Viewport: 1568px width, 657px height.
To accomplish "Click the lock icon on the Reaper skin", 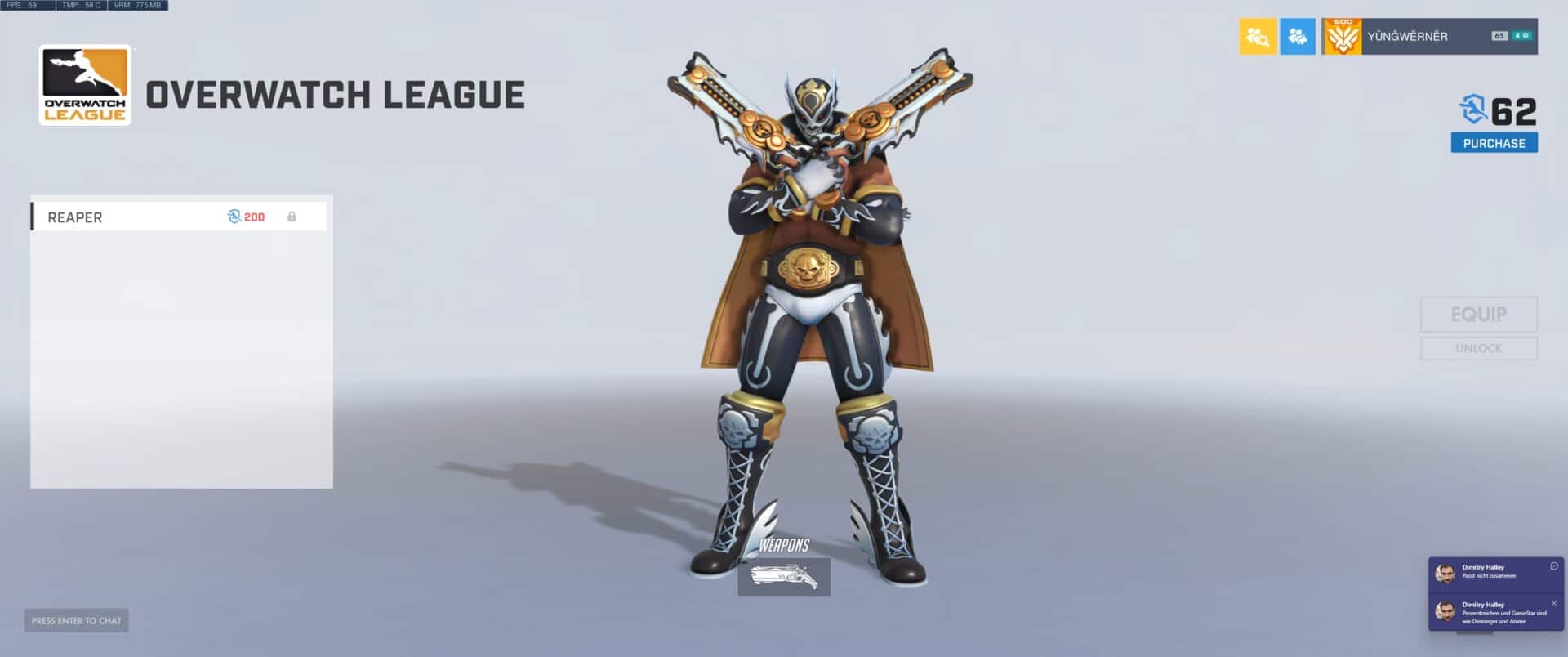I will [x=292, y=217].
